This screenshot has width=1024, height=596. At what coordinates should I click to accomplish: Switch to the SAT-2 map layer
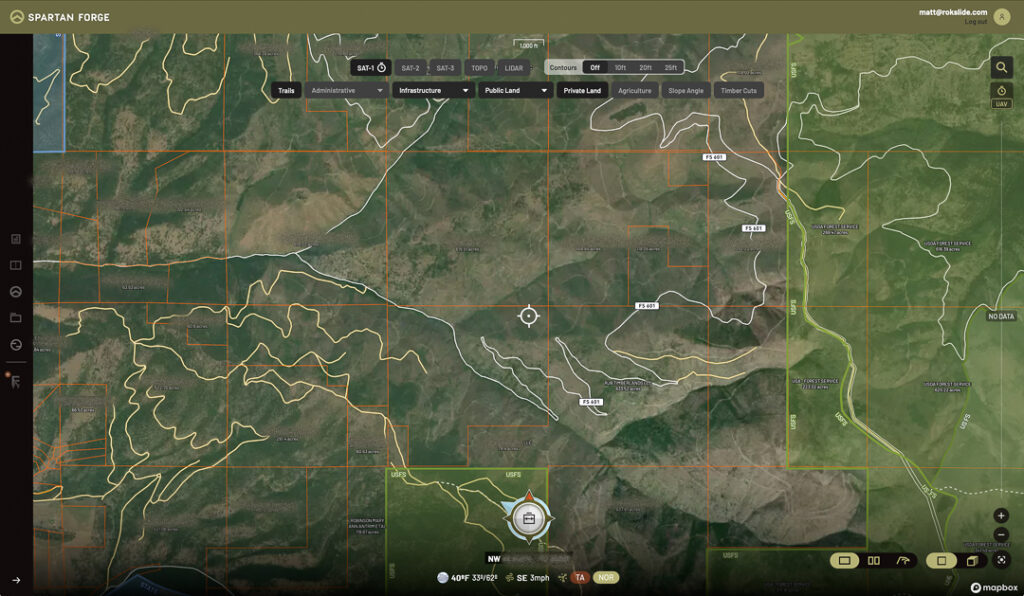click(x=410, y=68)
